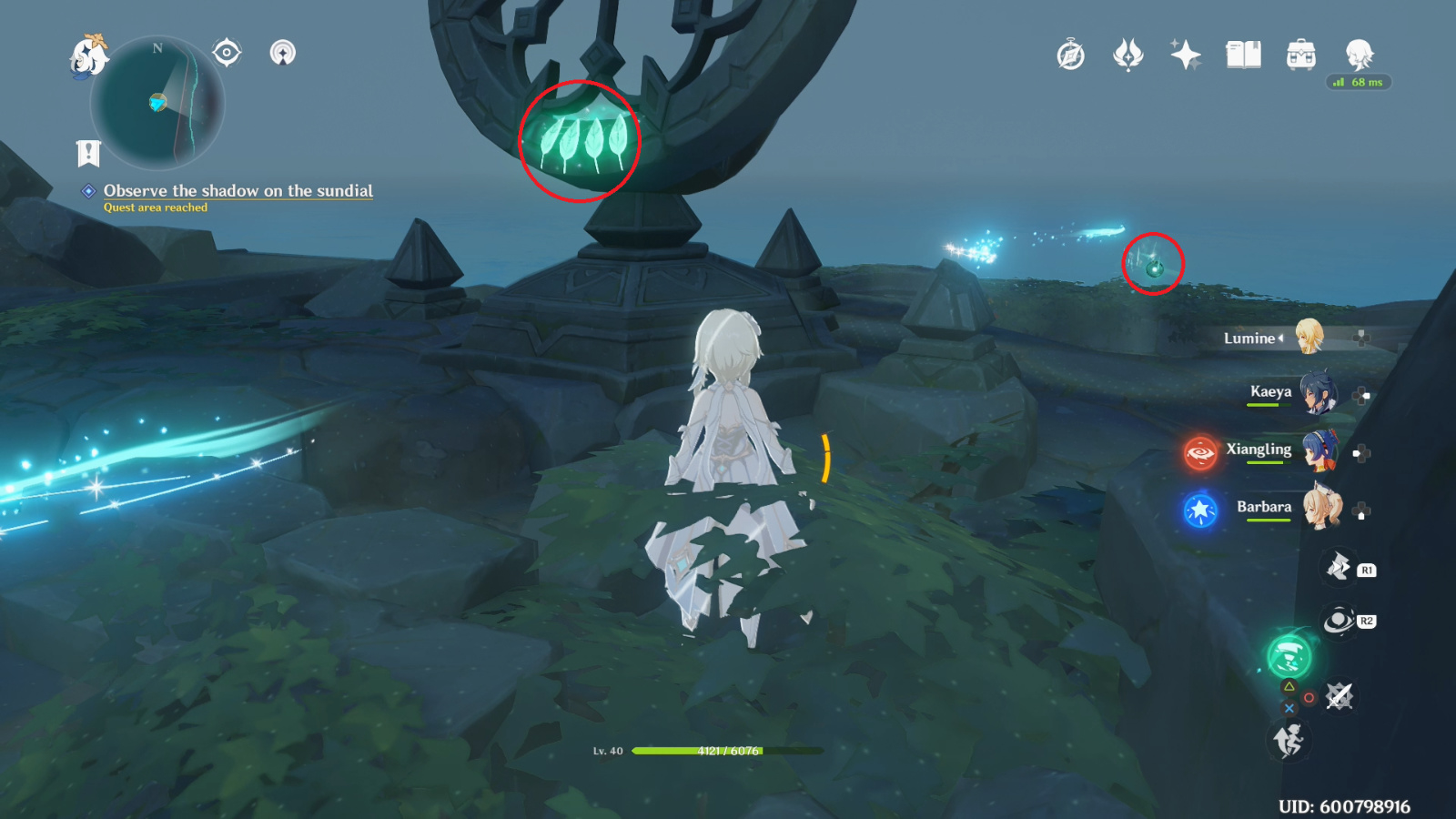Open the Inventory backpack icon
This screenshot has width=1456, height=819.
(x=1300, y=55)
